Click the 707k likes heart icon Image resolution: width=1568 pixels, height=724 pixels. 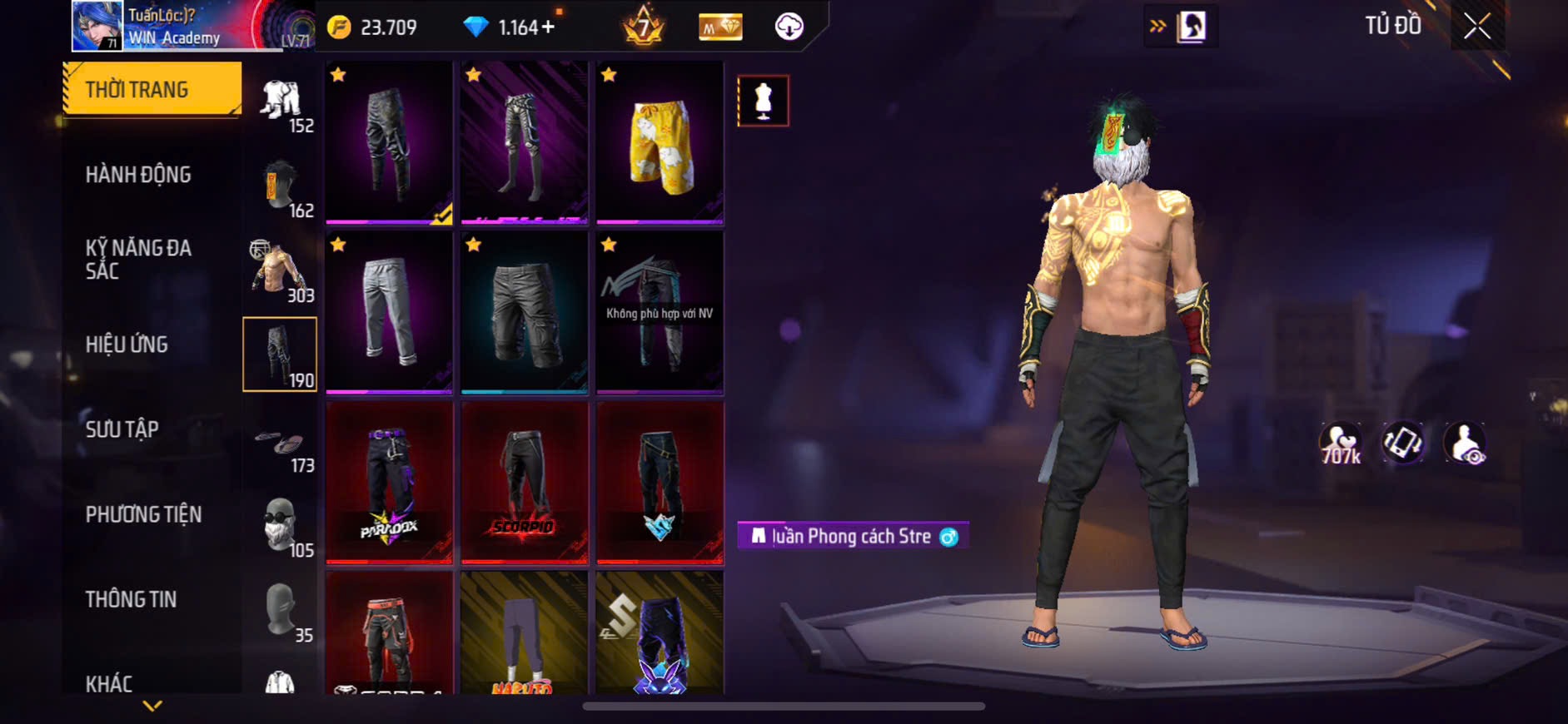[x=1340, y=443]
